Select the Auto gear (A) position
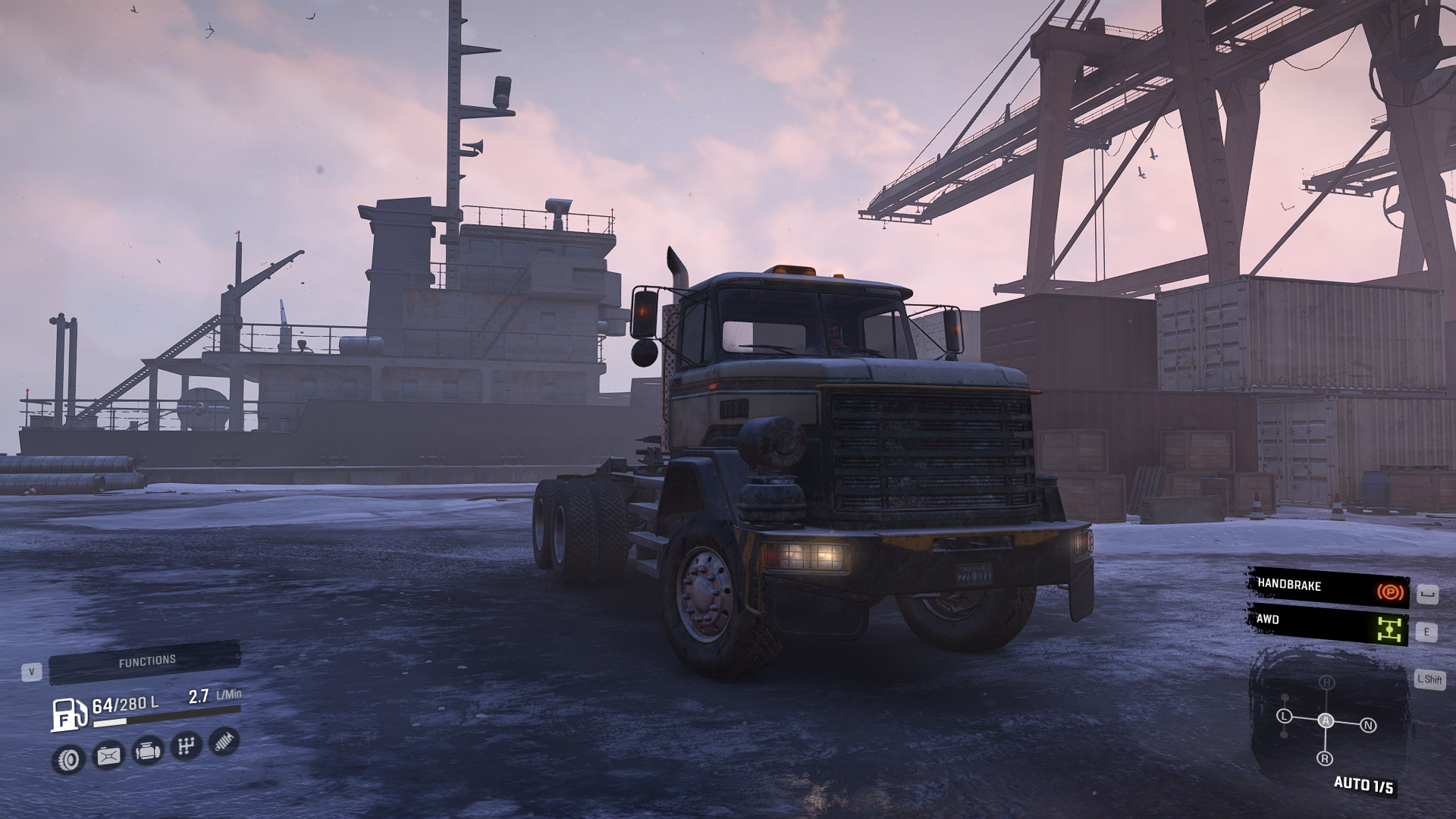This screenshot has height=819, width=1456. (1326, 720)
